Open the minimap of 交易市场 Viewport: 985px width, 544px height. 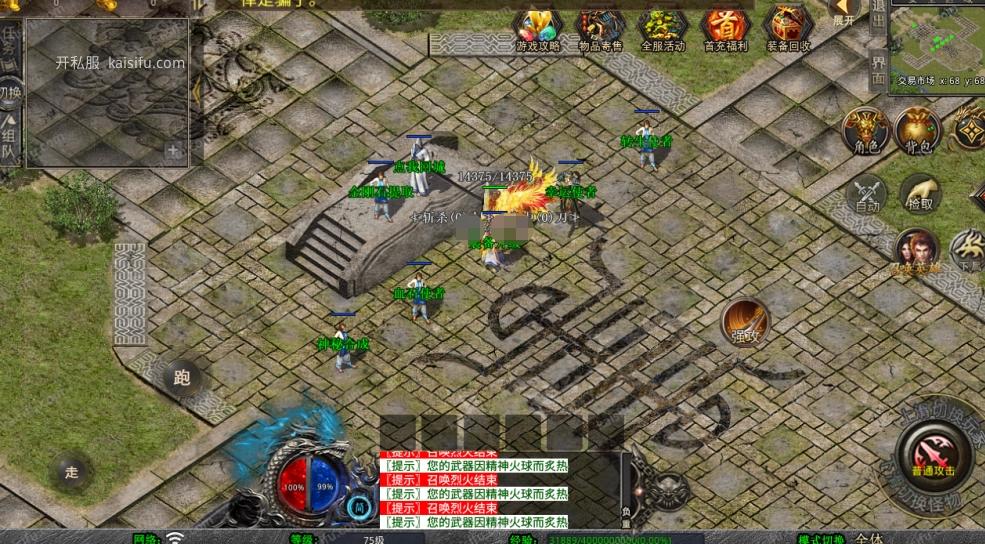coord(936,40)
